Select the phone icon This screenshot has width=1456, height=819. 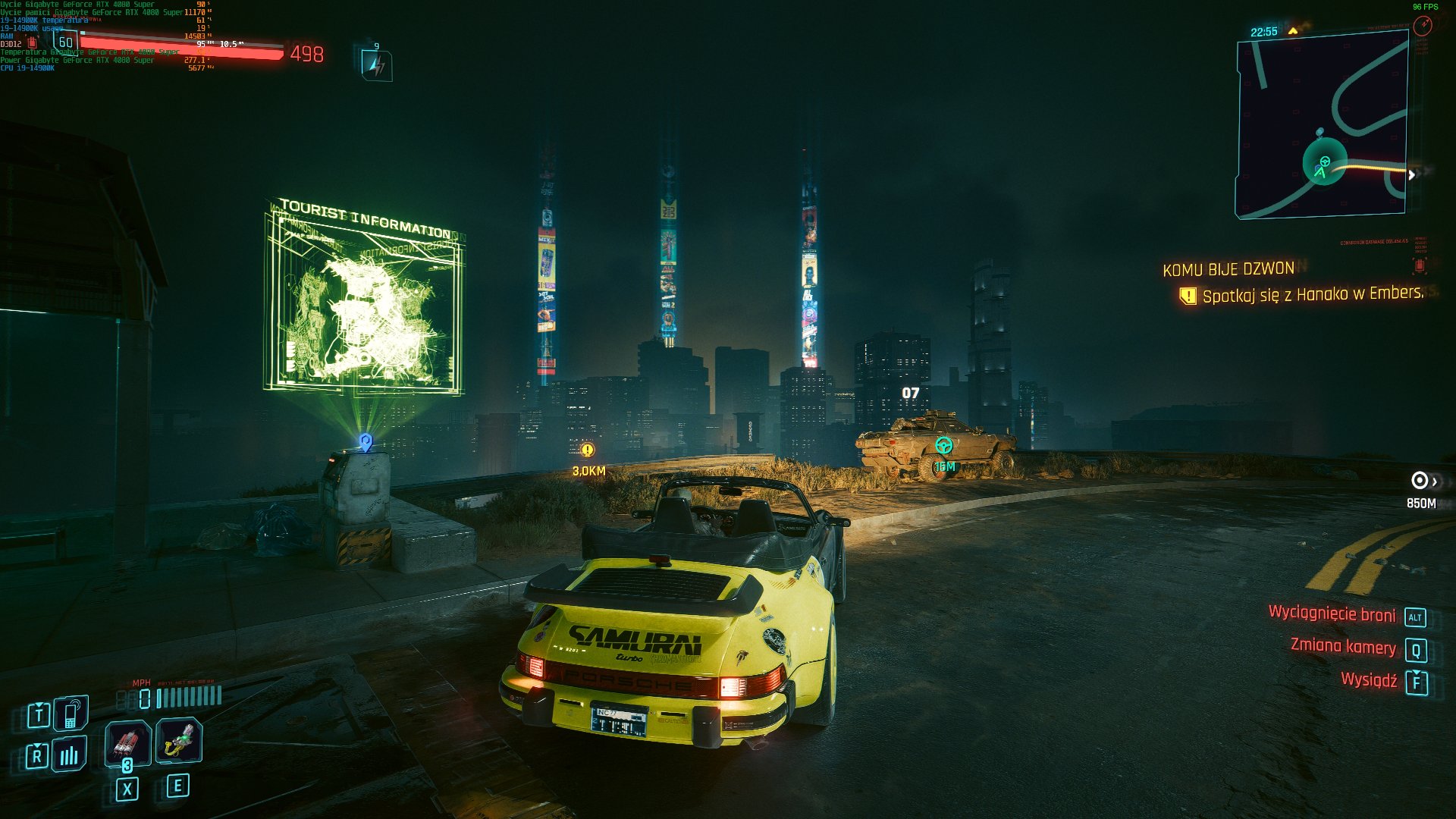click(x=71, y=713)
